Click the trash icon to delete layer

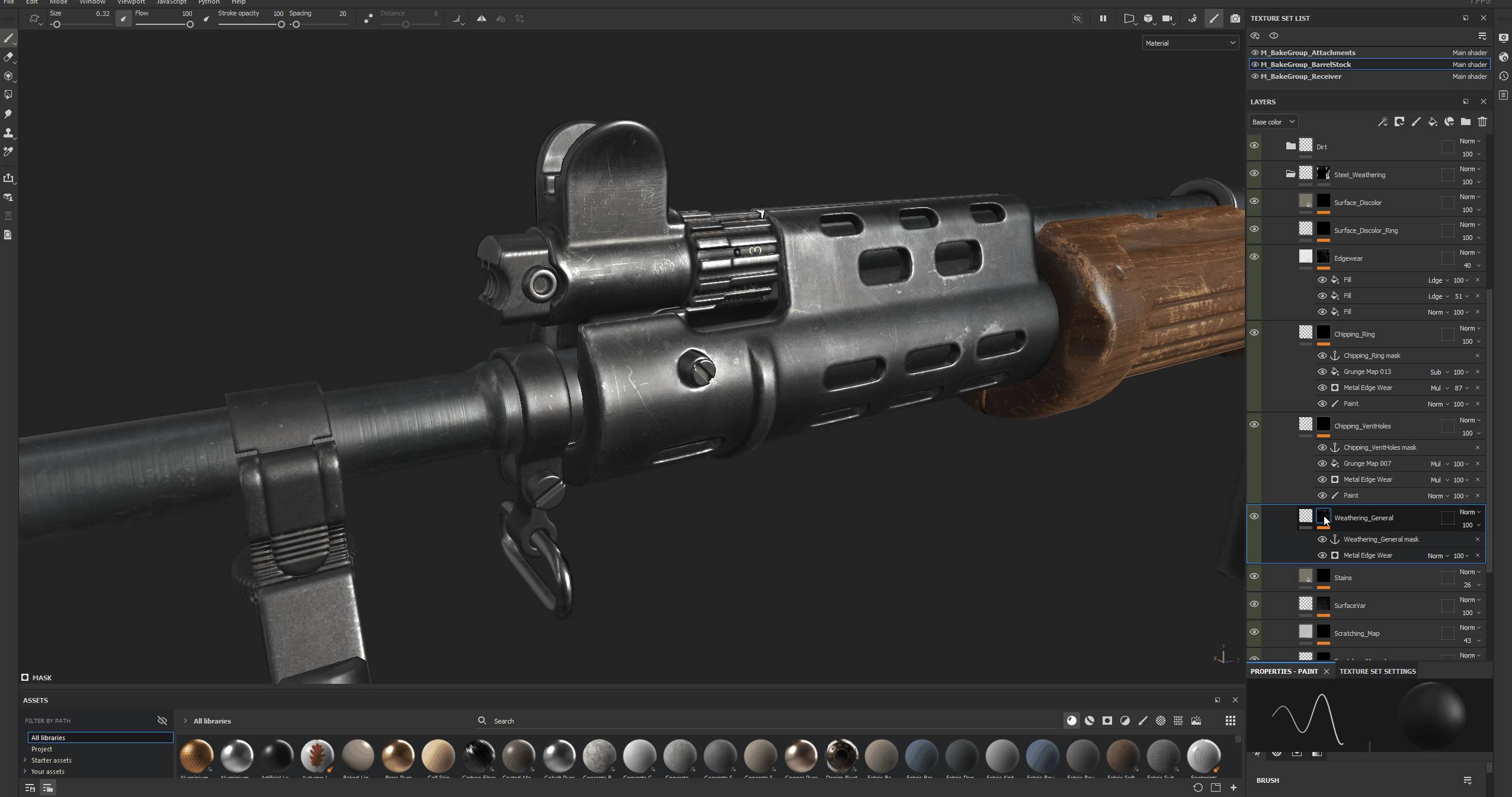click(1483, 121)
